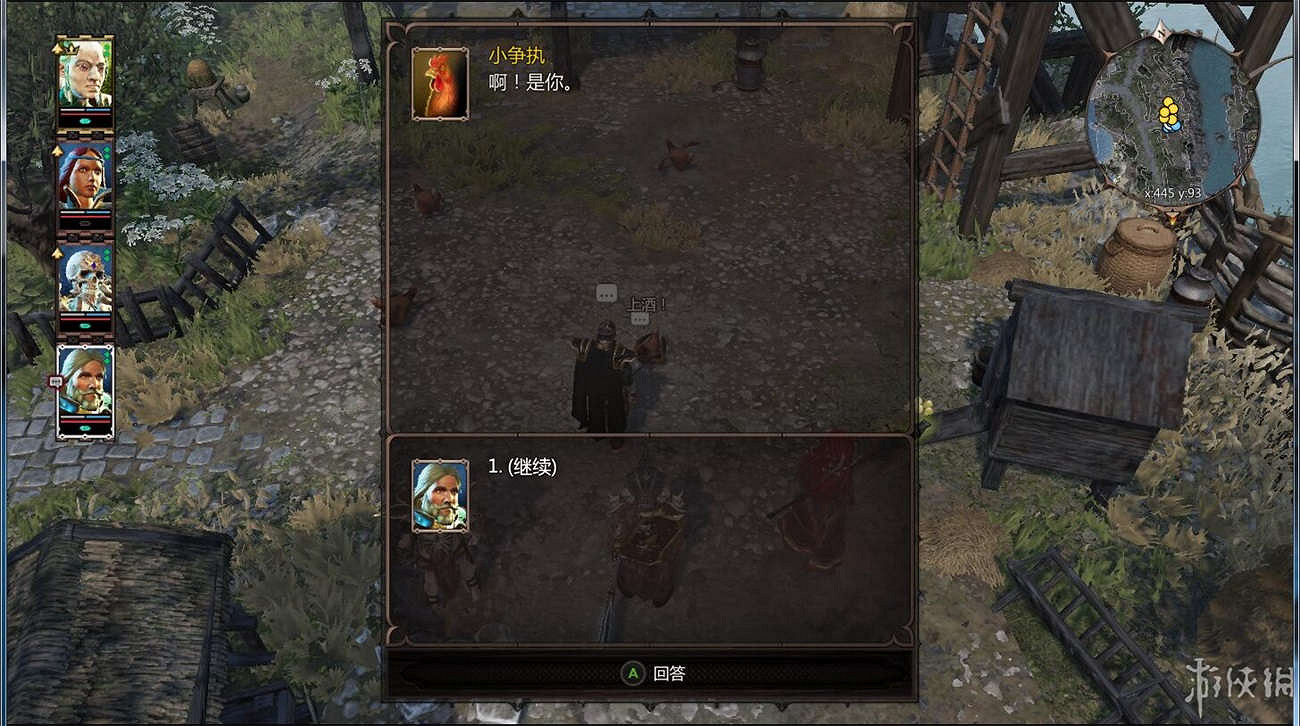Click the health bar under the skeleton portrait
The width and height of the screenshot is (1300, 726).
coord(86,316)
